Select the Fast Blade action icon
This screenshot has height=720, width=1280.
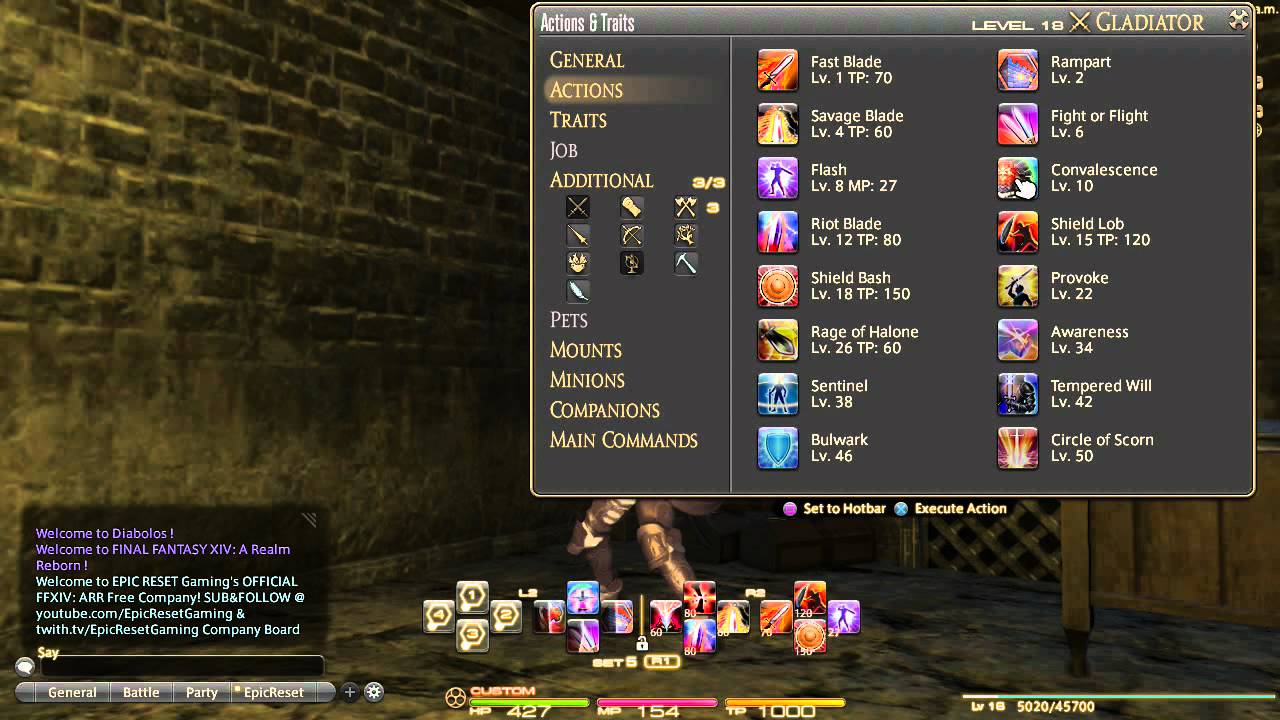[x=778, y=69]
